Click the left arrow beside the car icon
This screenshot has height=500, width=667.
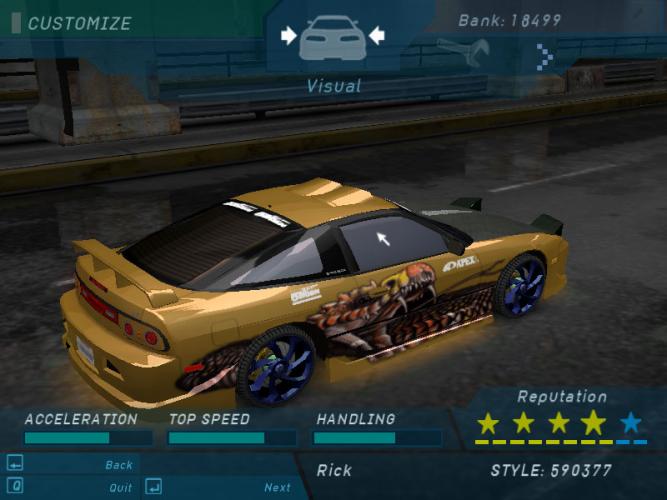tap(289, 36)
